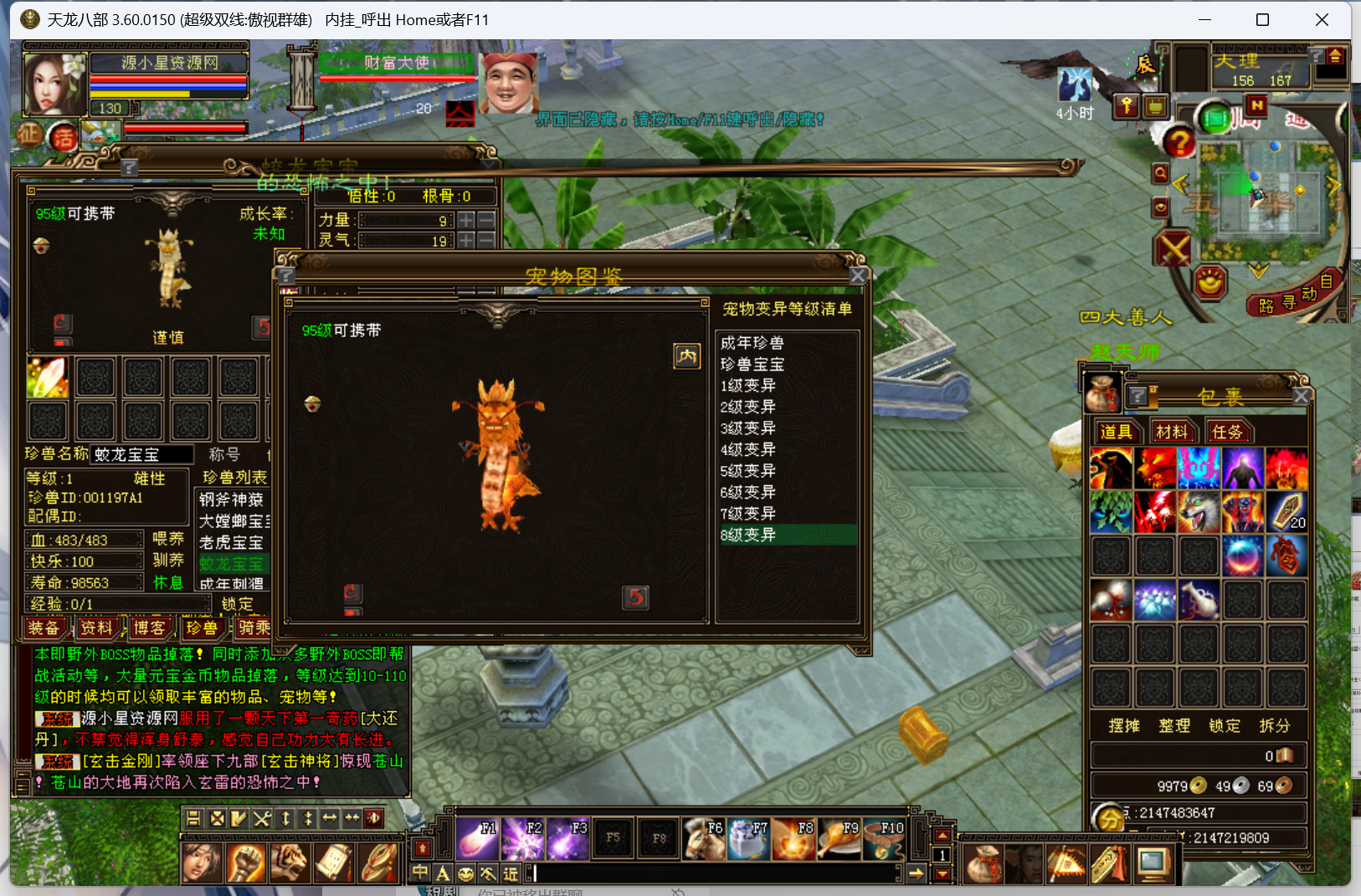Click the 整理 sort button
Viewport: 1361px width, 896px height.
(x=1174, y=725)
